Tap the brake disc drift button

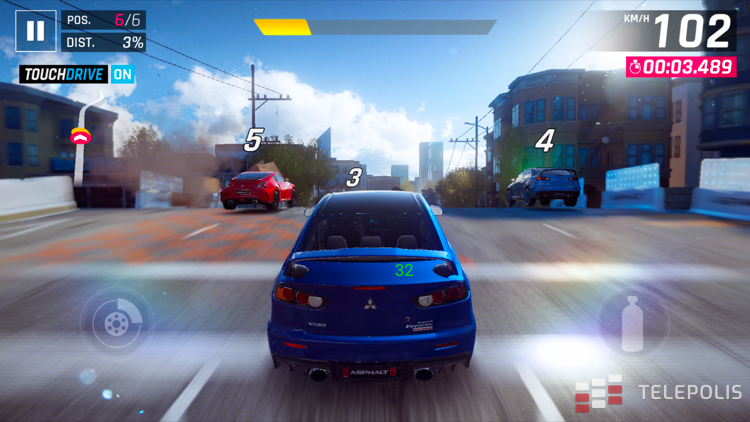pyautogui.click(x=116, y=322)
